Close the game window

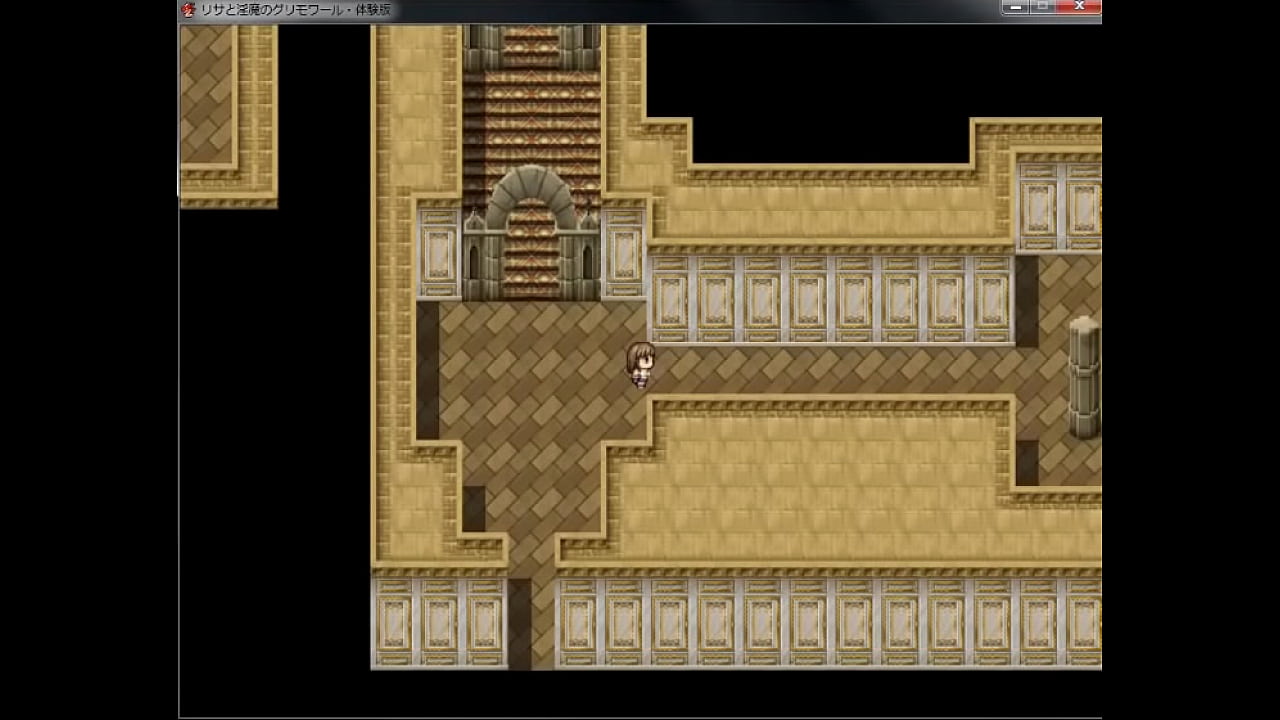tap(1079, 7)
